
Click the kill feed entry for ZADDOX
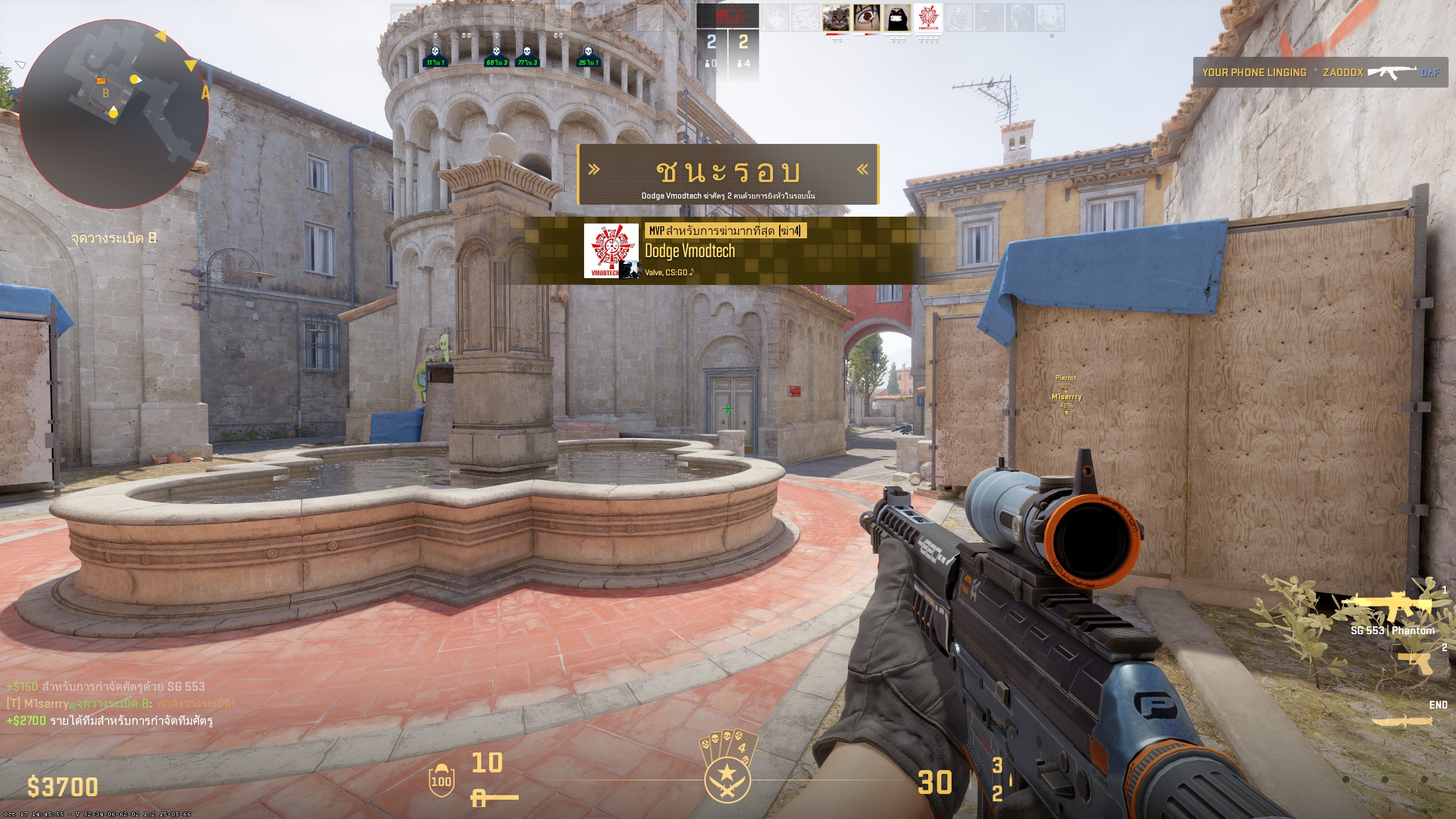(1320, 73)
